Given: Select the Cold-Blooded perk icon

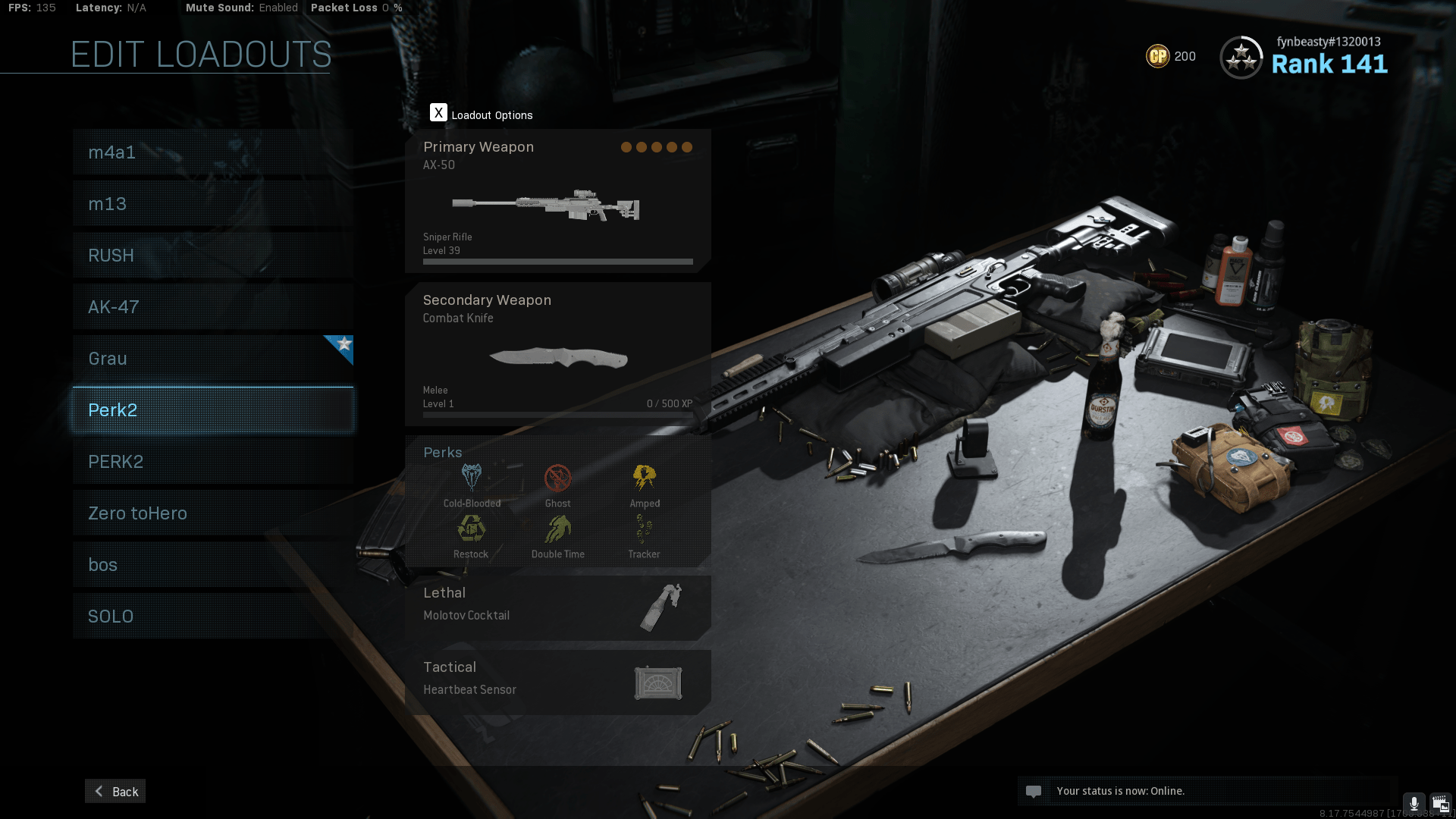Looking at the screenshot, I should click(x=471, y=476).
